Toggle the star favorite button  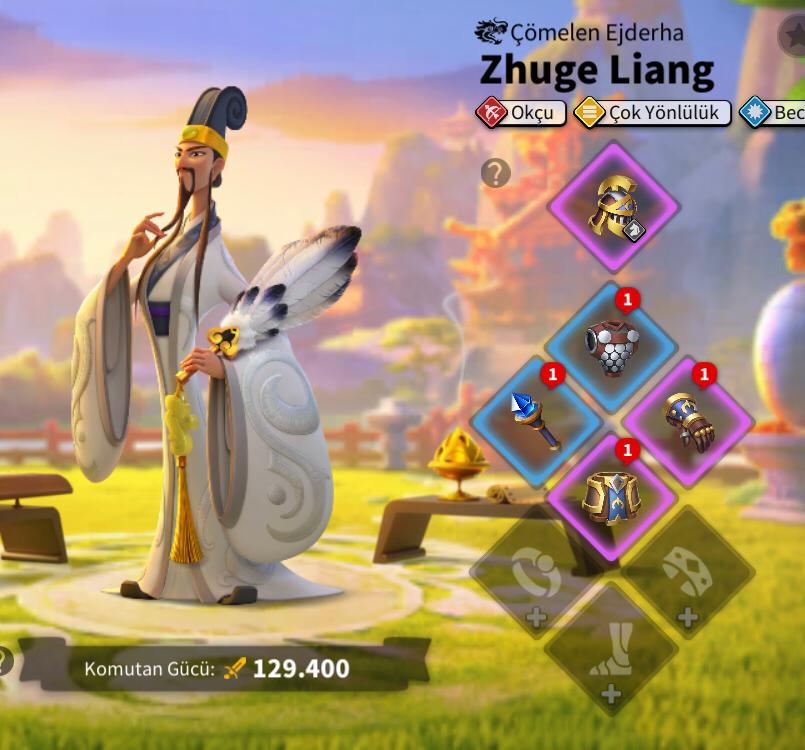pos(794,36)
